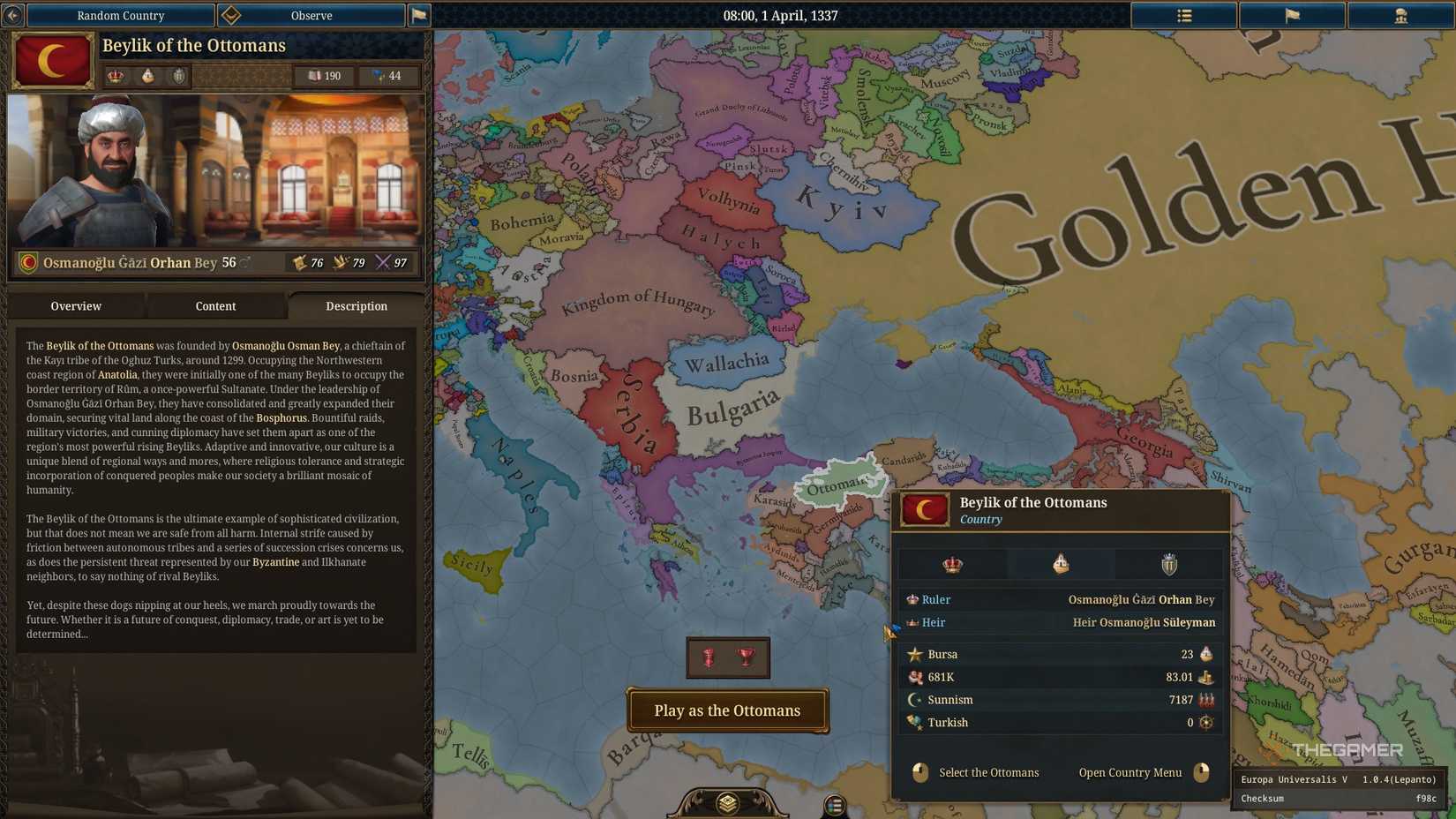The image size is (1456, 819).
Task: Click the map modes layers icon at bottom
Action: click(727, 803)
